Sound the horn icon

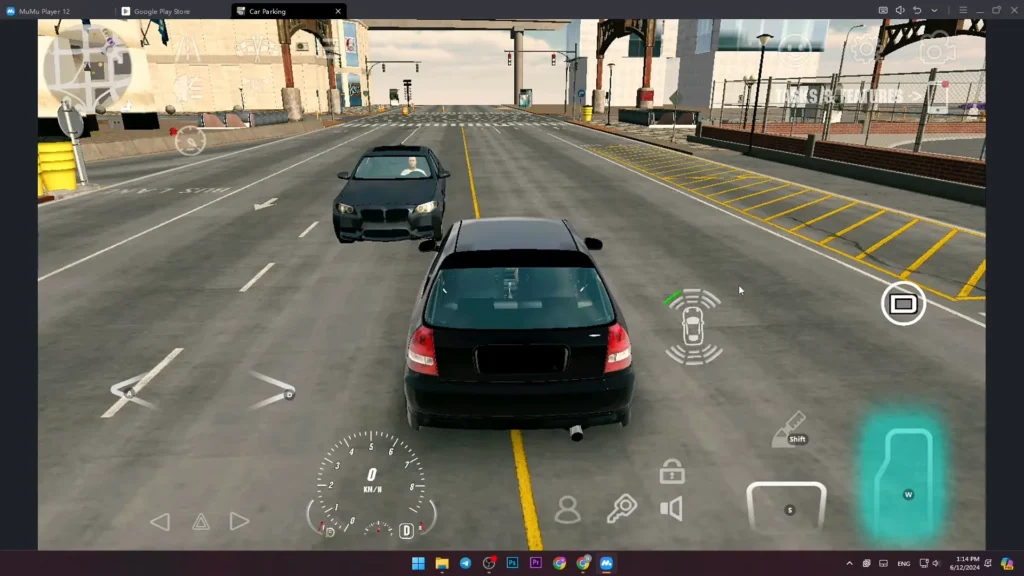pos(672,509)
